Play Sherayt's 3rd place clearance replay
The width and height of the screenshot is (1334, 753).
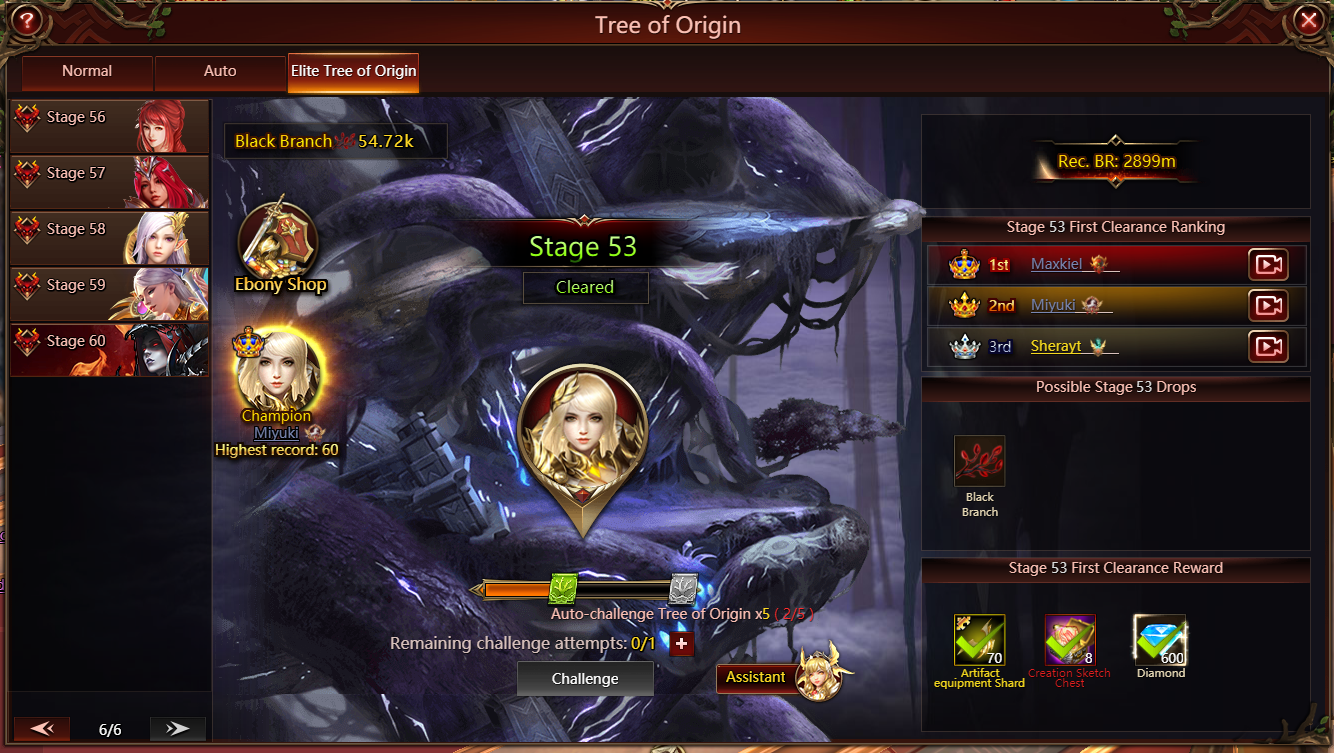(x=1268, y=347)
